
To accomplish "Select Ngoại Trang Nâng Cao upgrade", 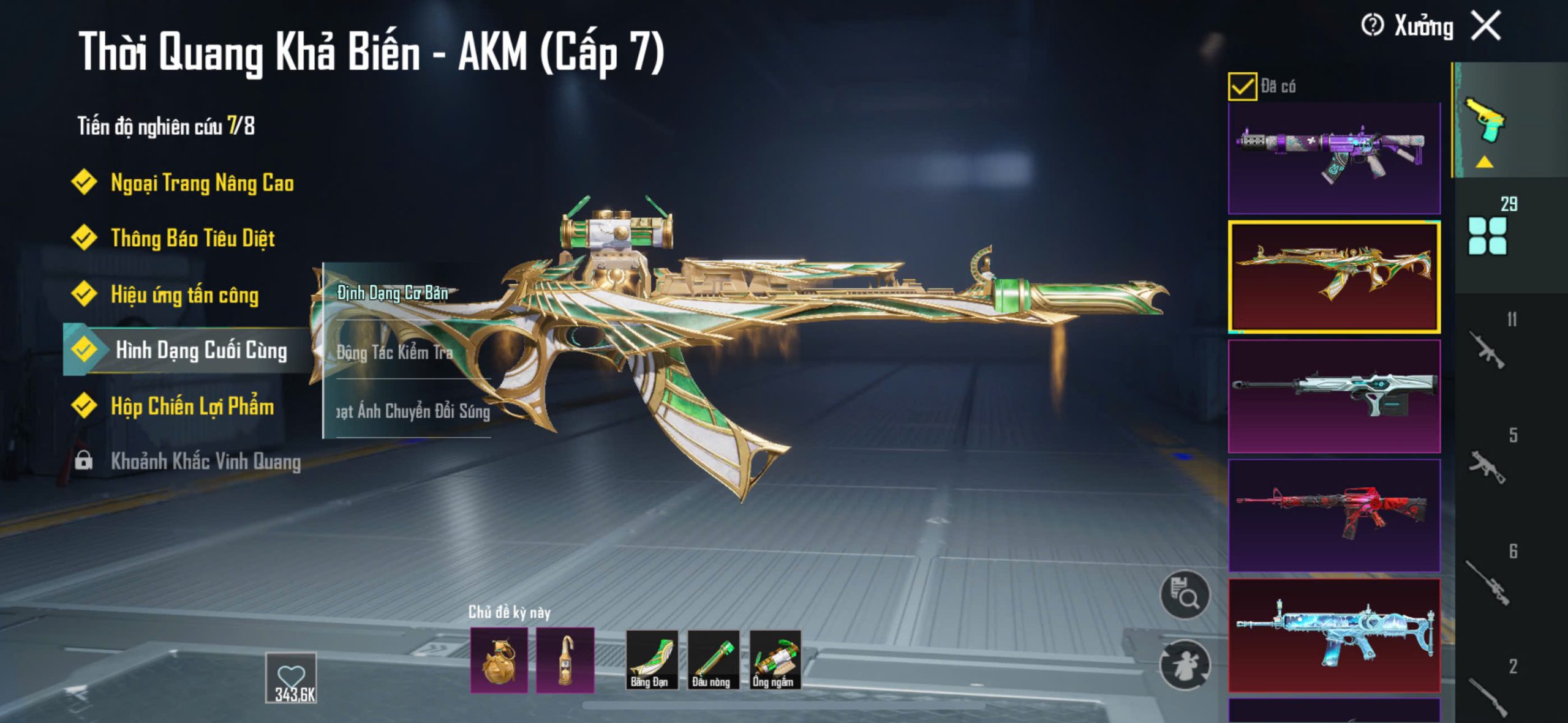I will click(202, 183).
